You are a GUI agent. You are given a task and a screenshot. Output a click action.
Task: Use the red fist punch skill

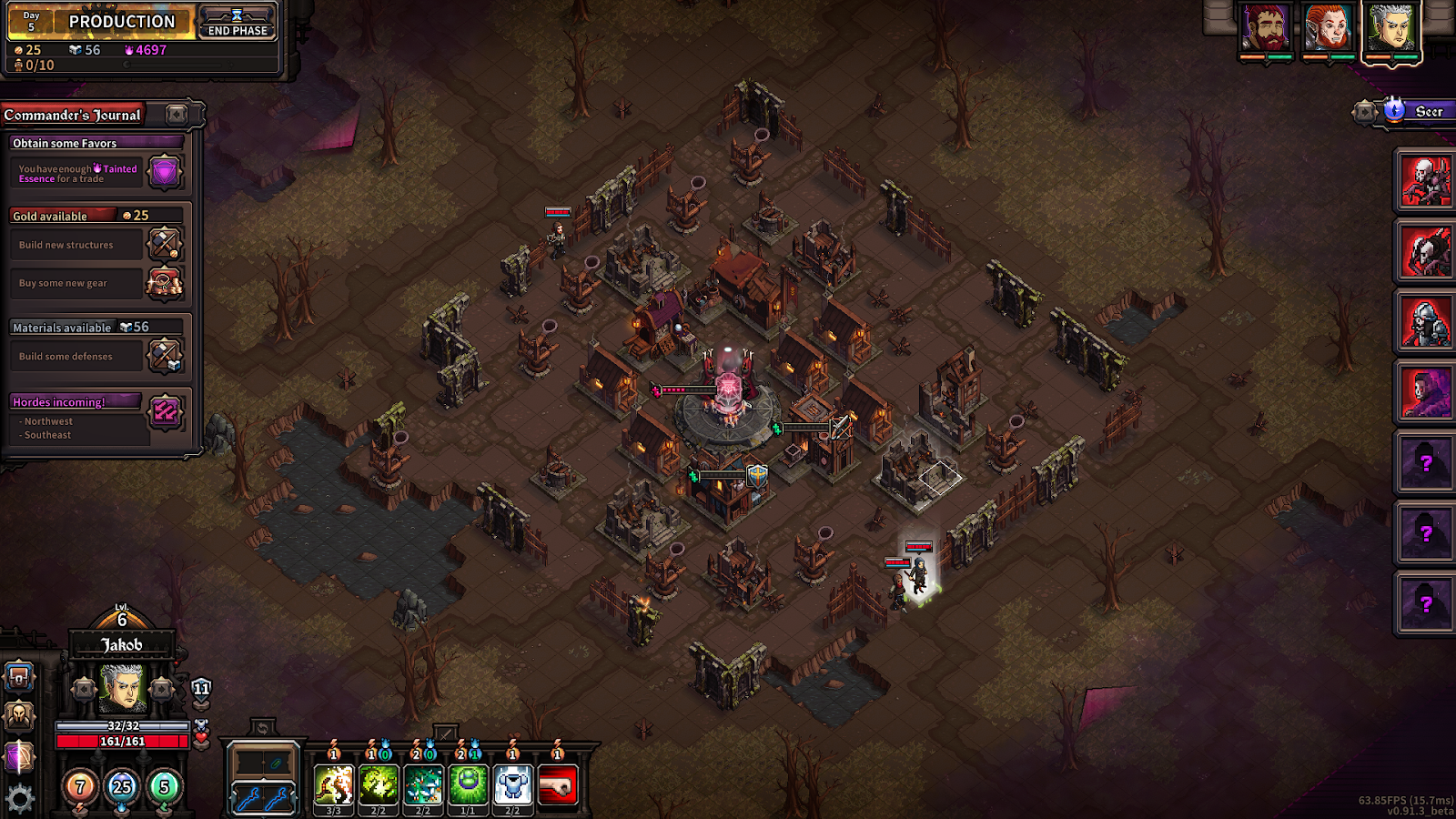(x=557, y=784)
